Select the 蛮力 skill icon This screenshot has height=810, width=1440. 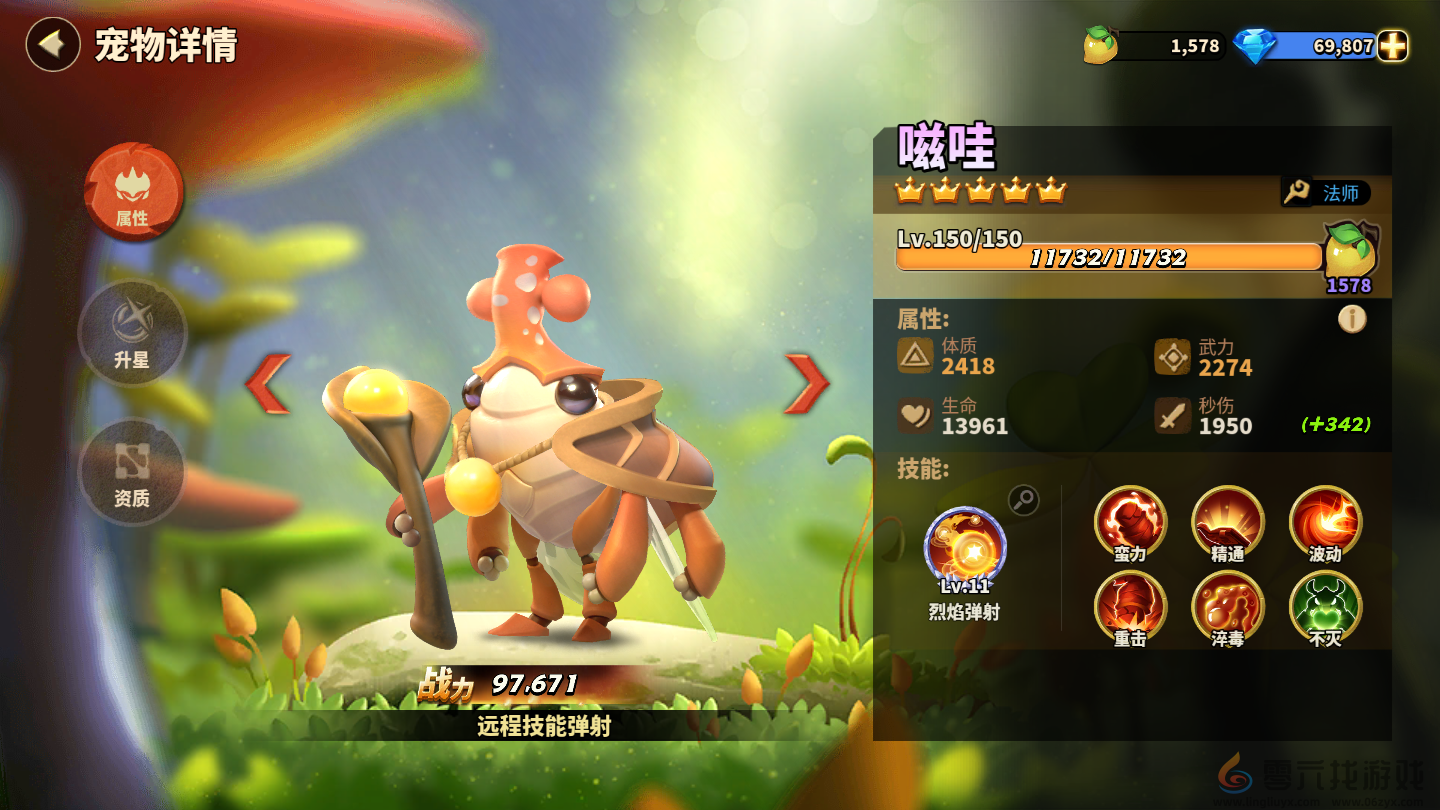[1130, 521]
